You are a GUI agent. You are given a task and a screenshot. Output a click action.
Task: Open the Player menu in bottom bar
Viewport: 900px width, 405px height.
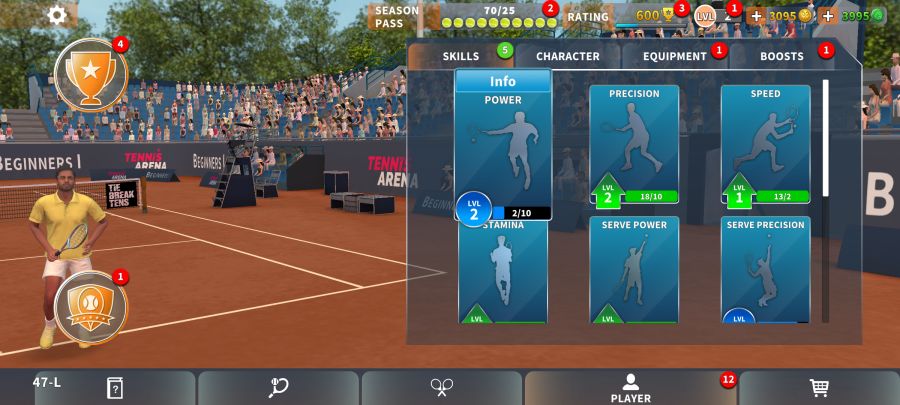coord(630,388)
